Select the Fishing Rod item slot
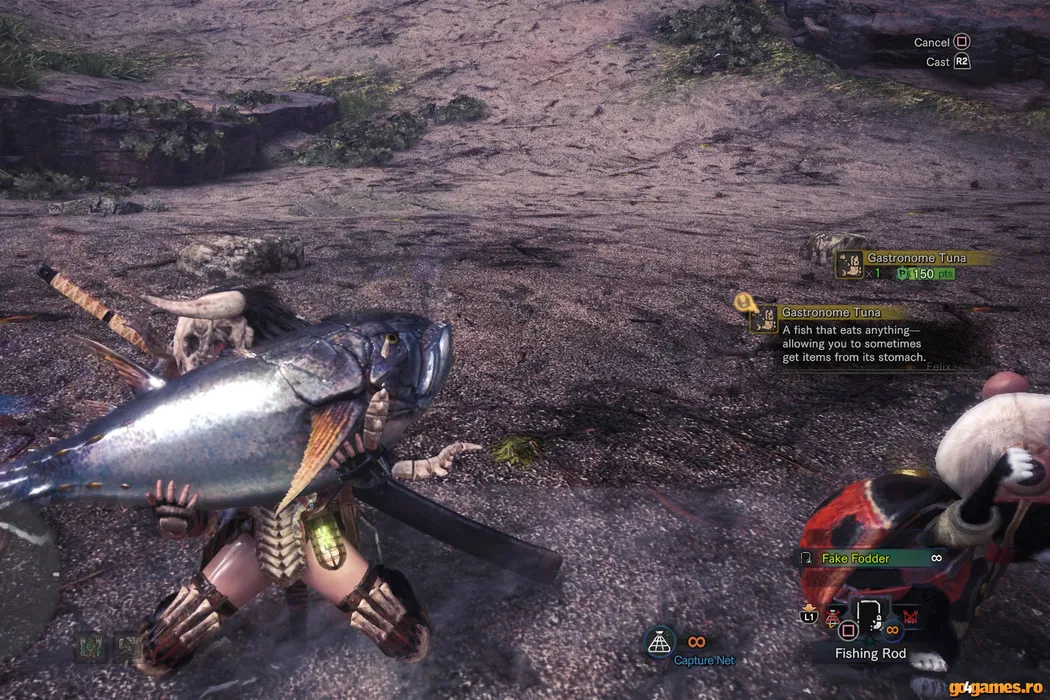 coord(869,618)
